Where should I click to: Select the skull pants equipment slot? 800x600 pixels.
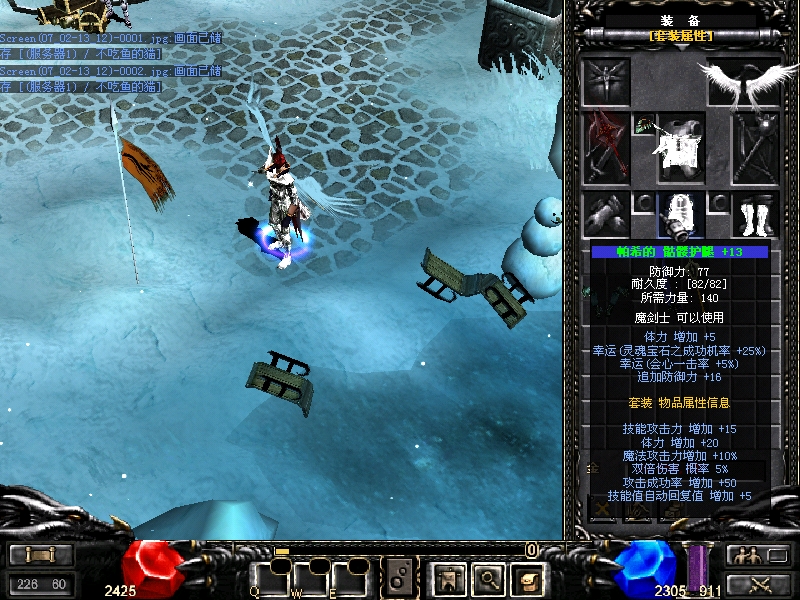(x=680, y=214)
